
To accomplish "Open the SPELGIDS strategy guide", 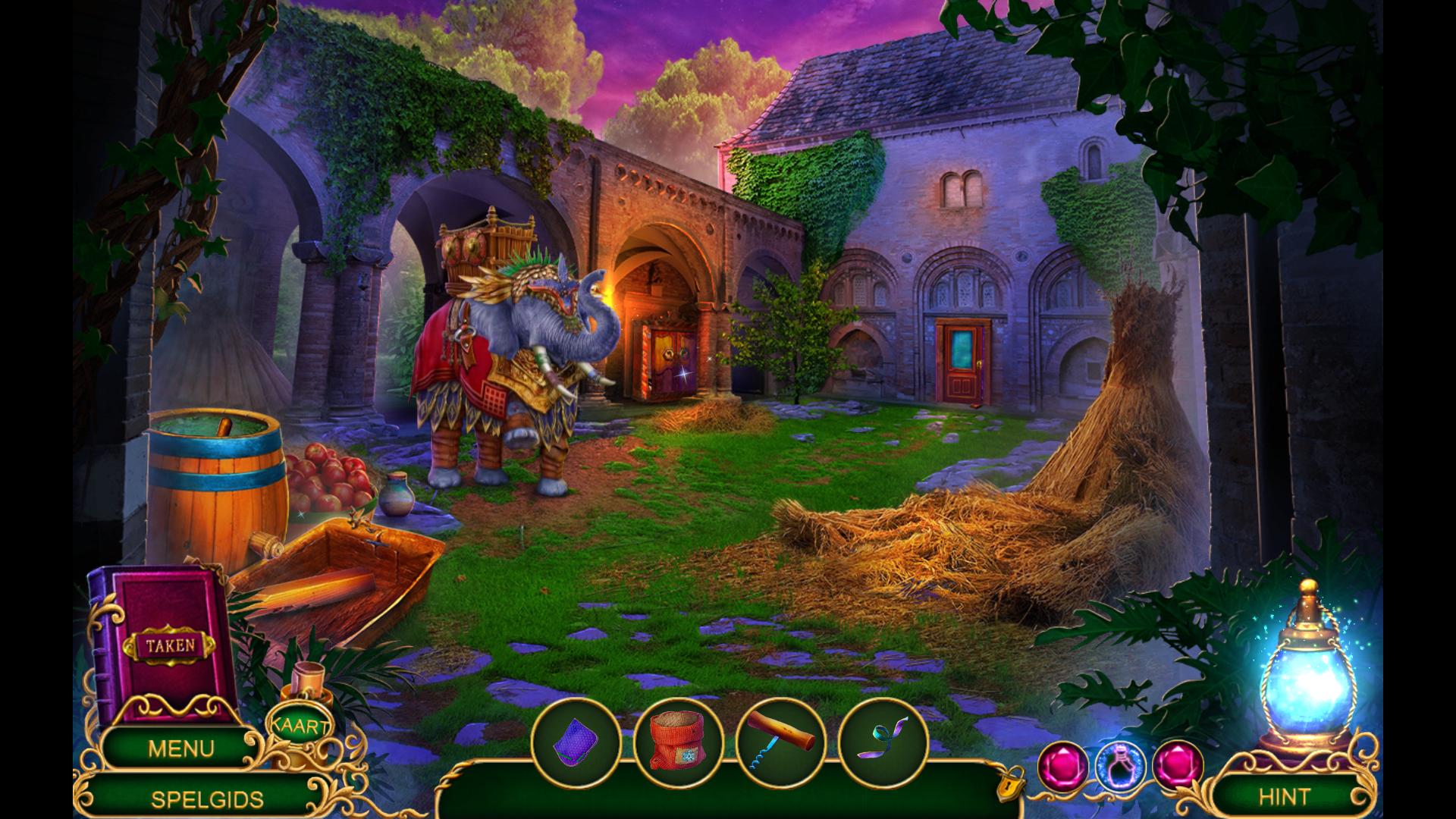I will click(x=207, y=799).
